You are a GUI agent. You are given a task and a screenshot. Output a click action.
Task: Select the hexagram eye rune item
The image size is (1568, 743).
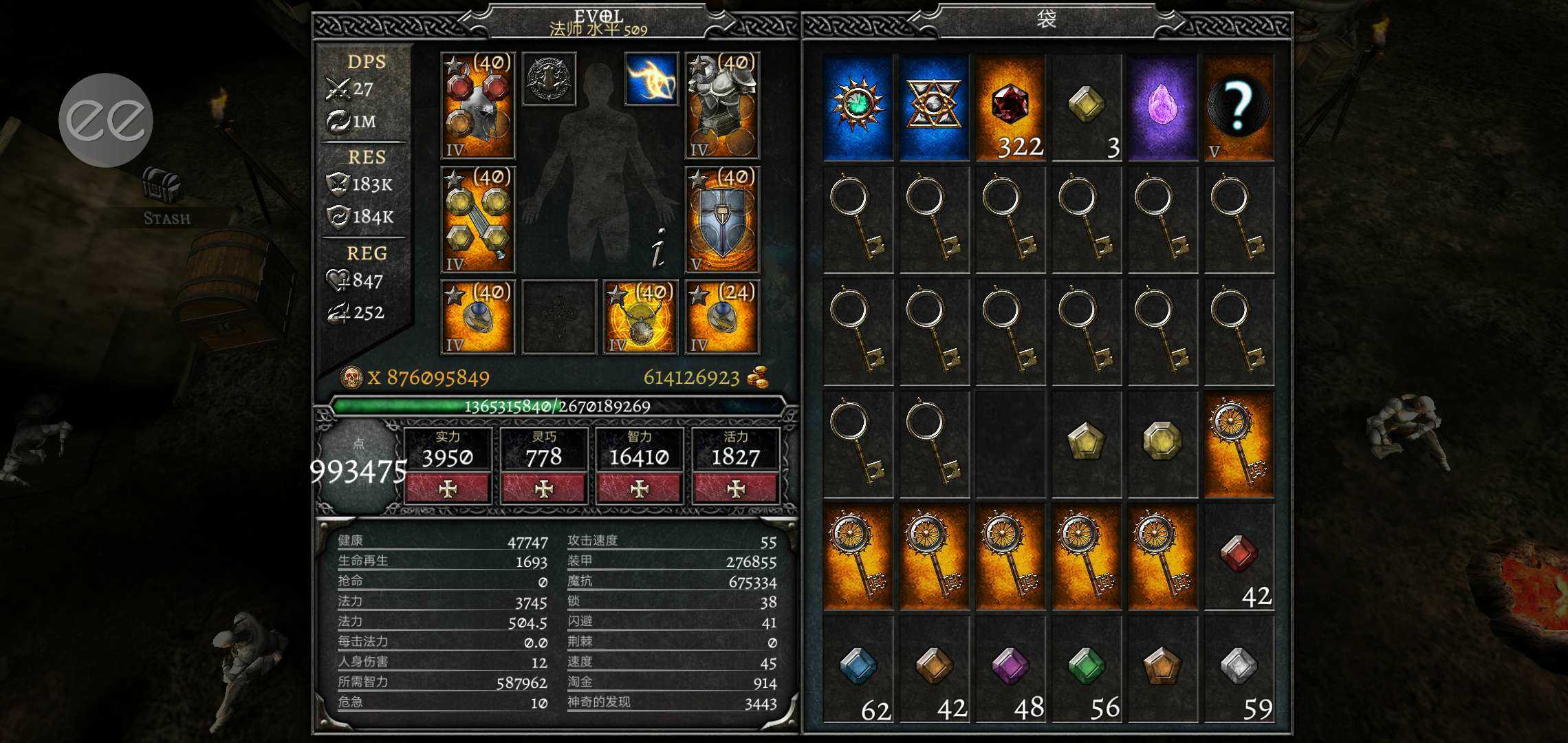click(934, 107)
